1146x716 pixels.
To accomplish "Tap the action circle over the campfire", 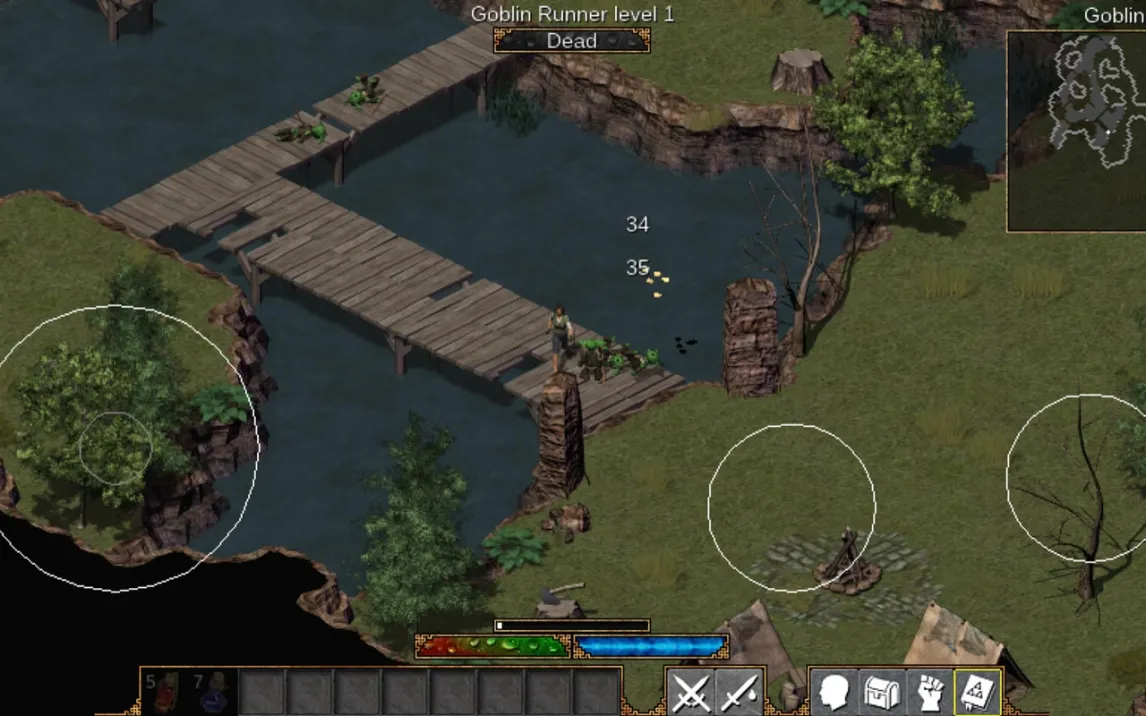I will pos(792,508).
